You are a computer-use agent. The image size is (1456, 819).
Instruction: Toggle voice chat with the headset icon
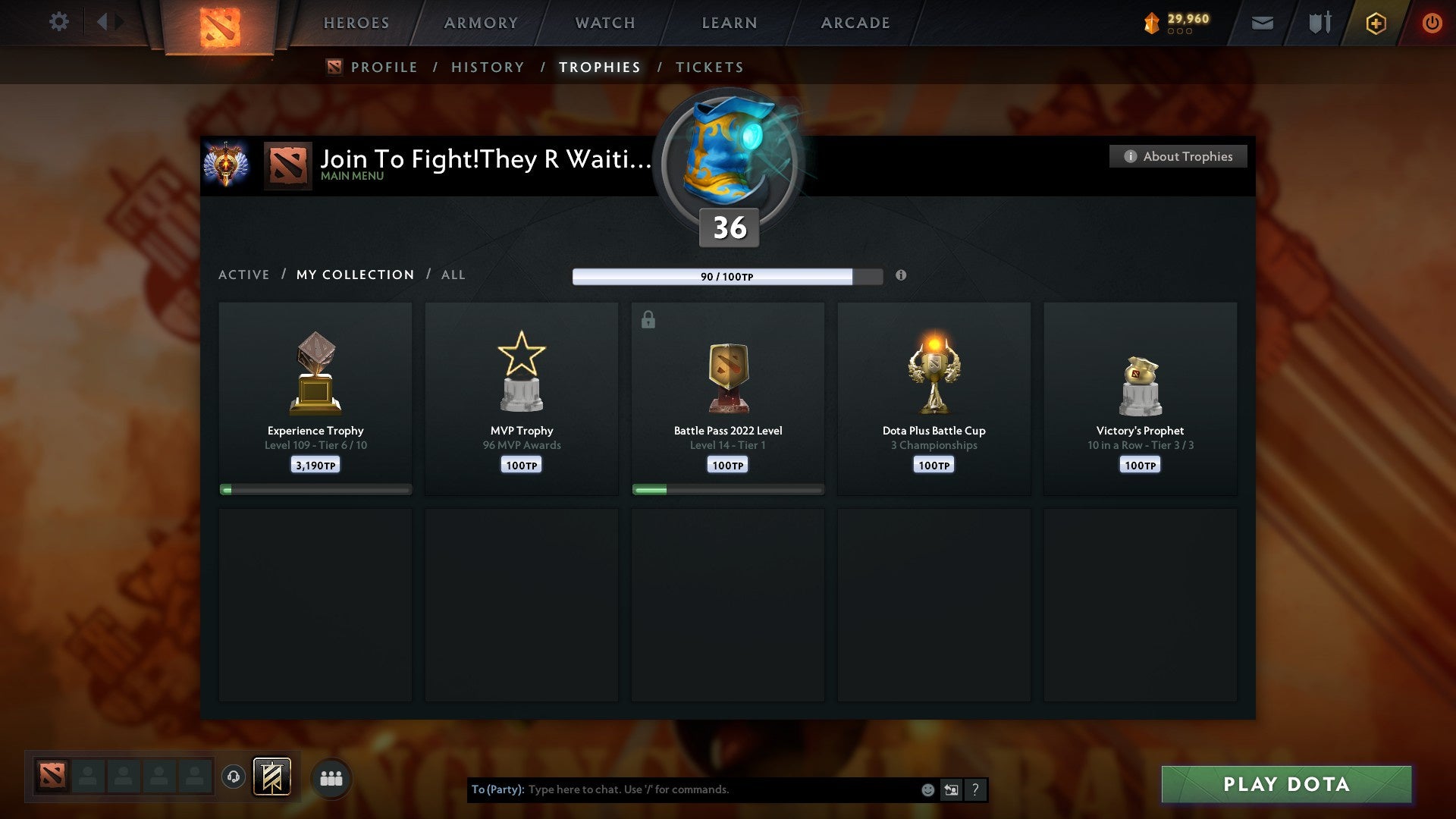coord(234,777)
